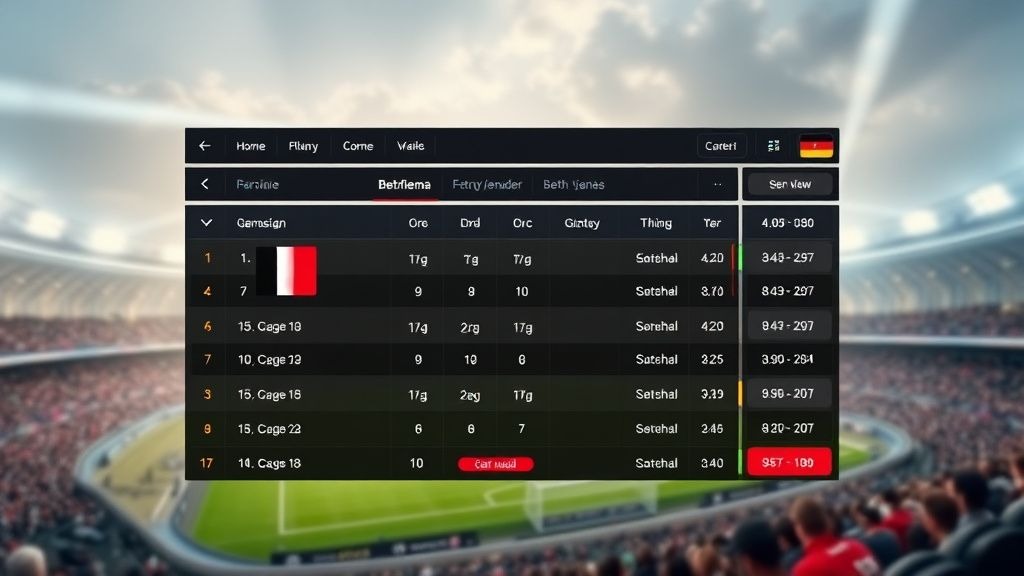Screen dimensions: 1024x576
Task: Click the red pill button in the bottom row
Action: 495,464
